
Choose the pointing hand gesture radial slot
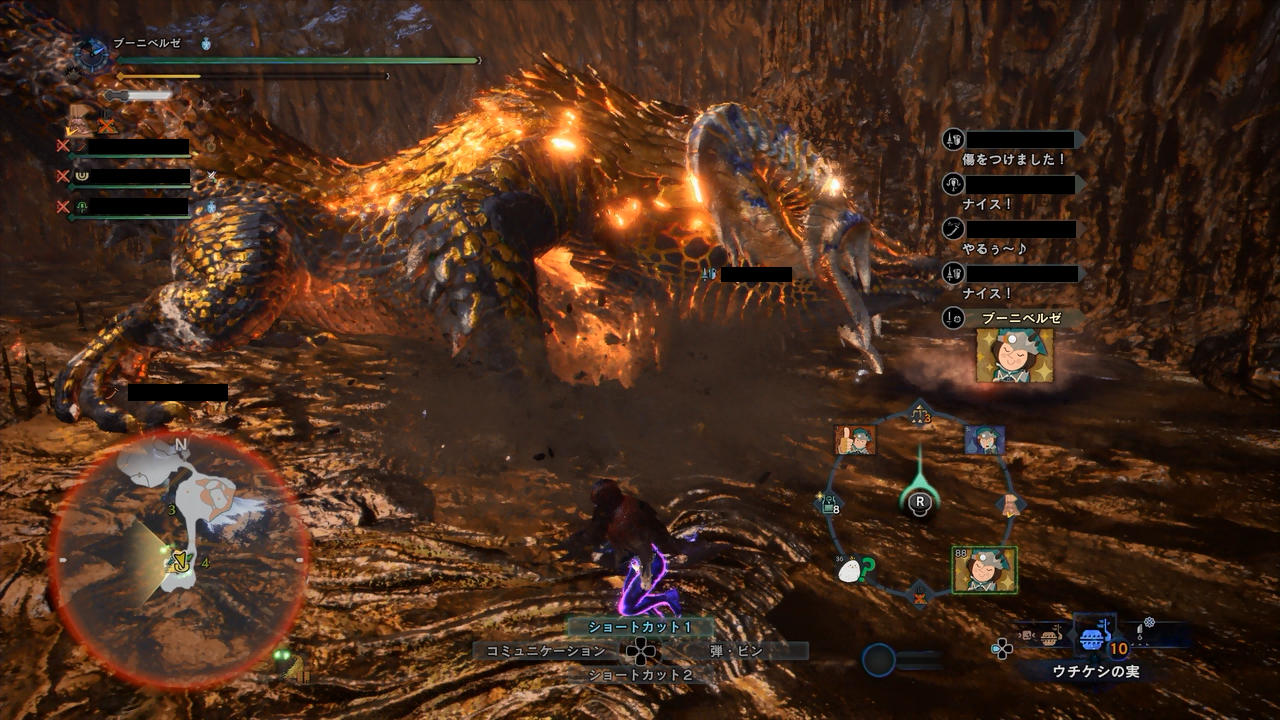(1011, 503)
